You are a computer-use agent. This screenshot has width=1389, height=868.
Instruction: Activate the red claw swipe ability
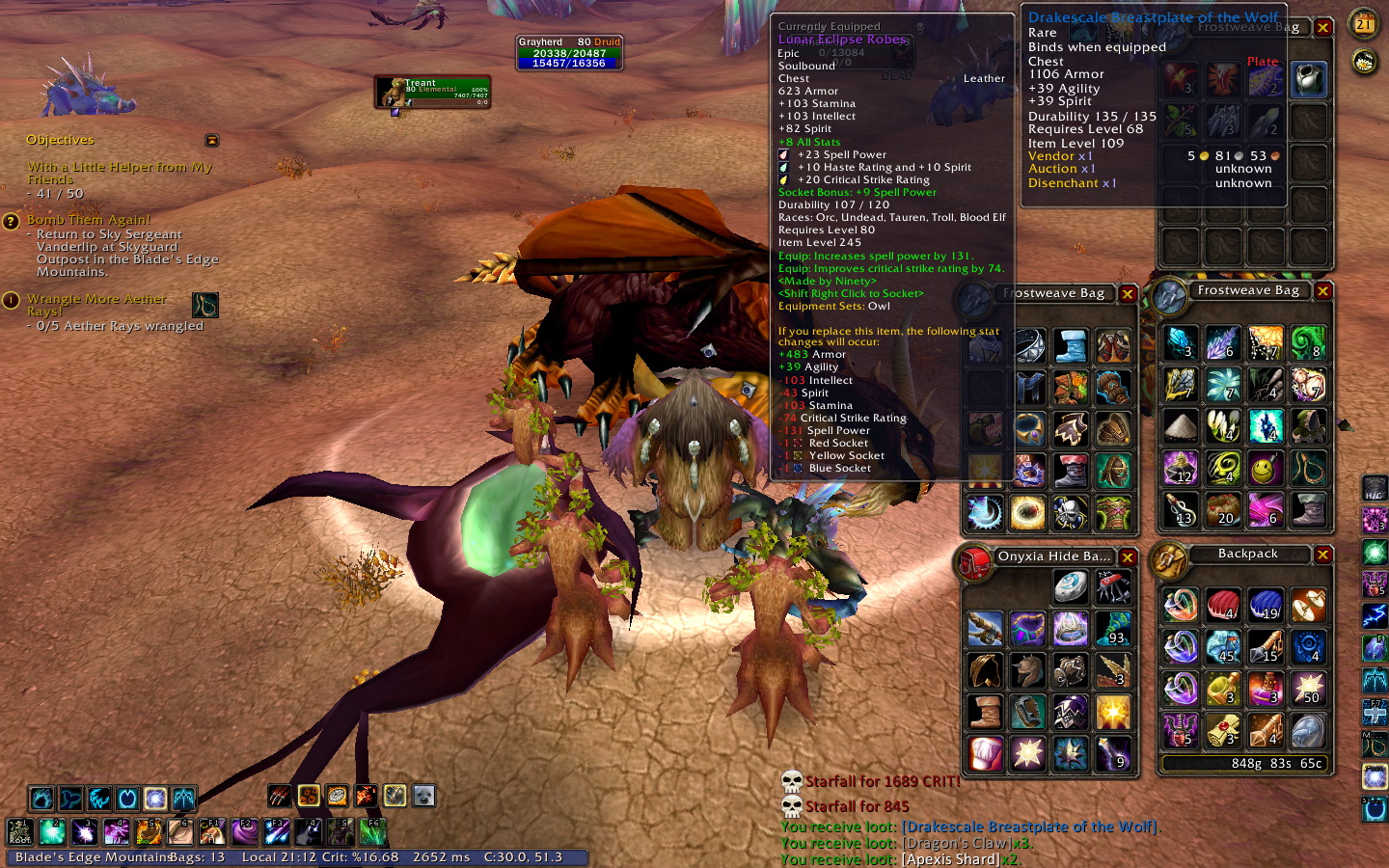(280, 796)
